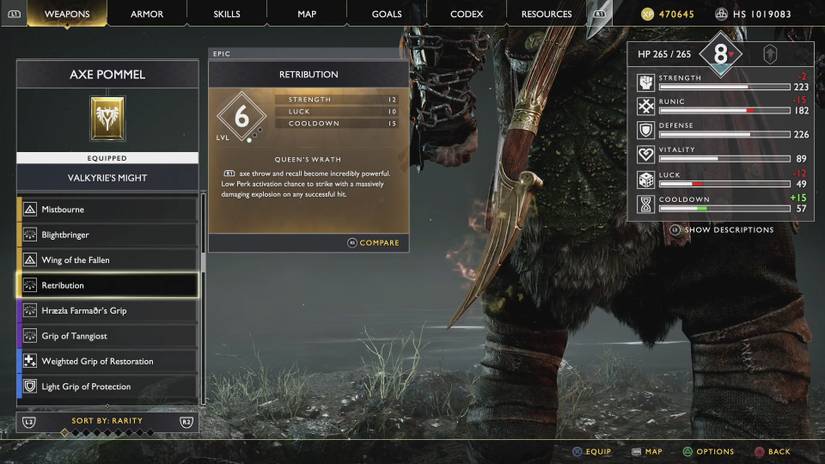Select the Mistbourne pommel
The width and height of the screenshot is (825, 464).
(x=108, y=210)
